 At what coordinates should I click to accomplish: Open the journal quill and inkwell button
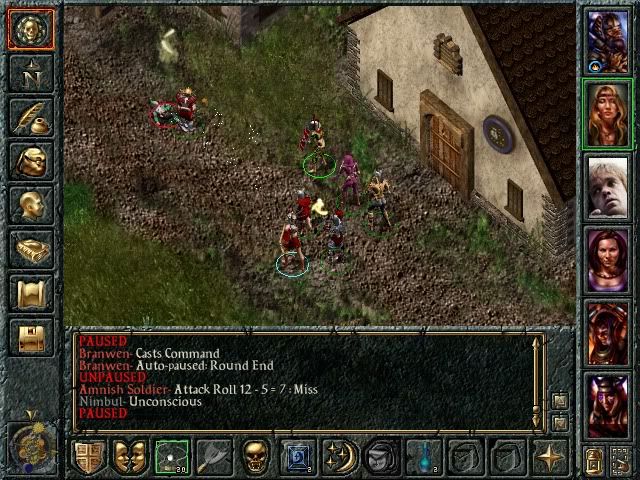[x=30, y=118]
